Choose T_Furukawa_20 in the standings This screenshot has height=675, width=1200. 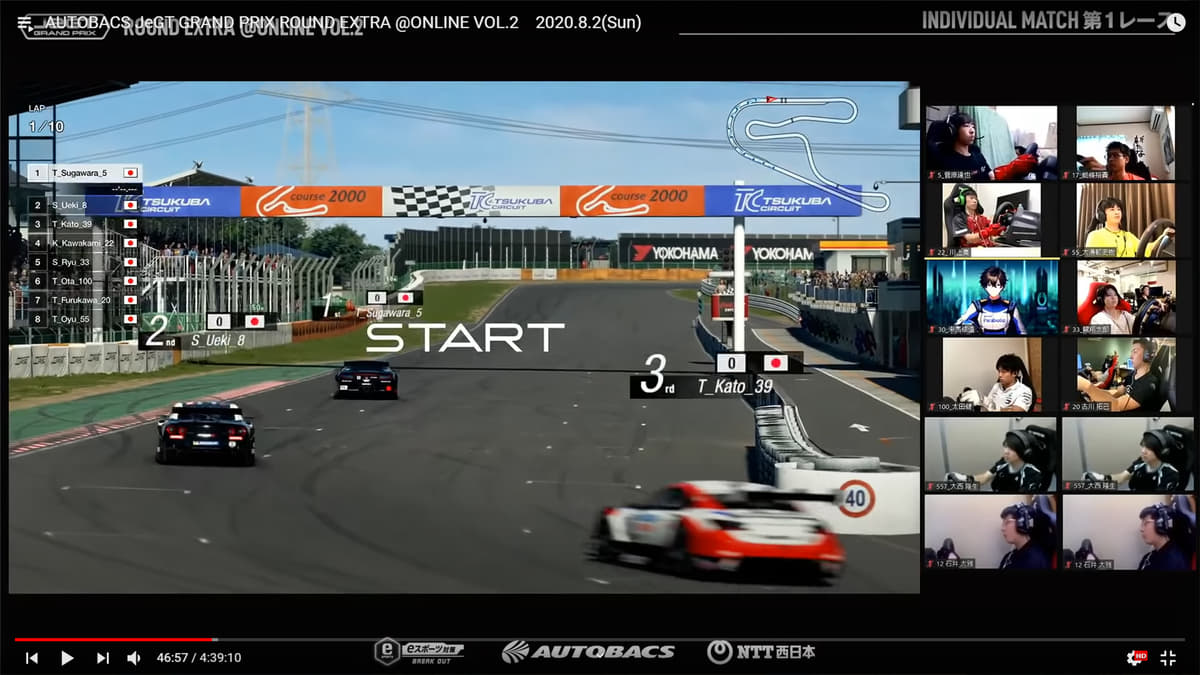80,300
